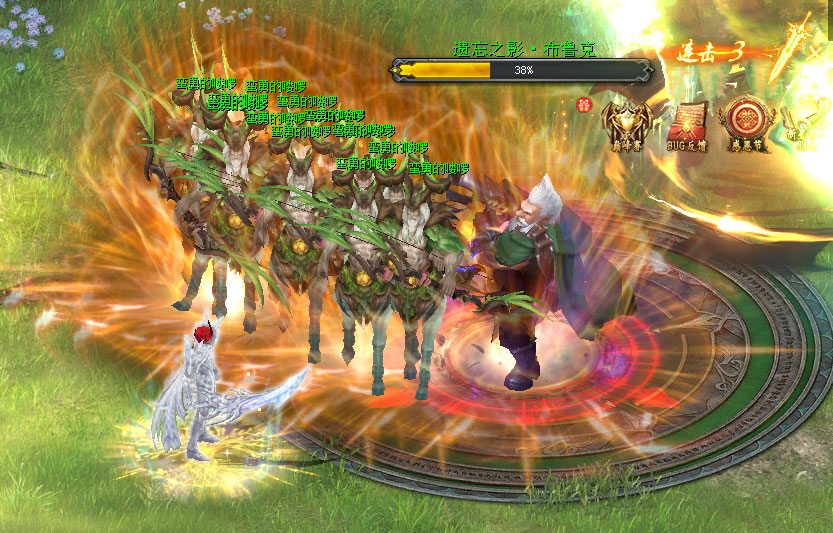
Task: Open the BUG反馈 feedback icon
Action: coord(687,124)
